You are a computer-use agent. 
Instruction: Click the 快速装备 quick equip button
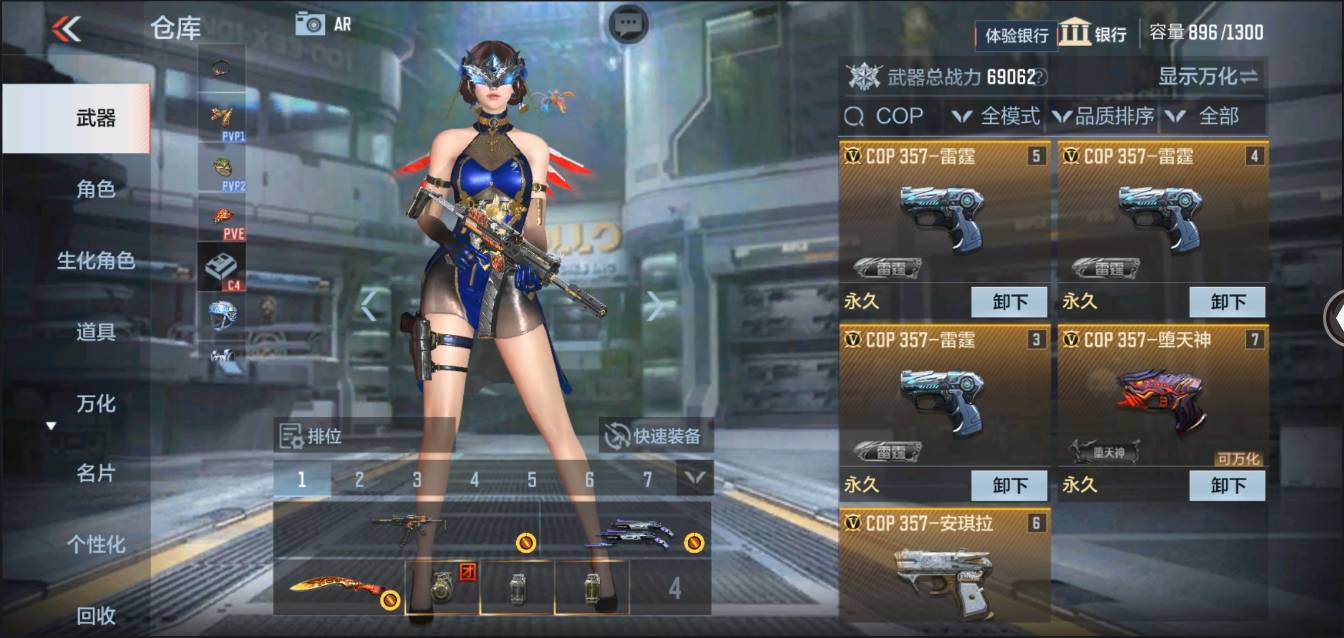656,436
